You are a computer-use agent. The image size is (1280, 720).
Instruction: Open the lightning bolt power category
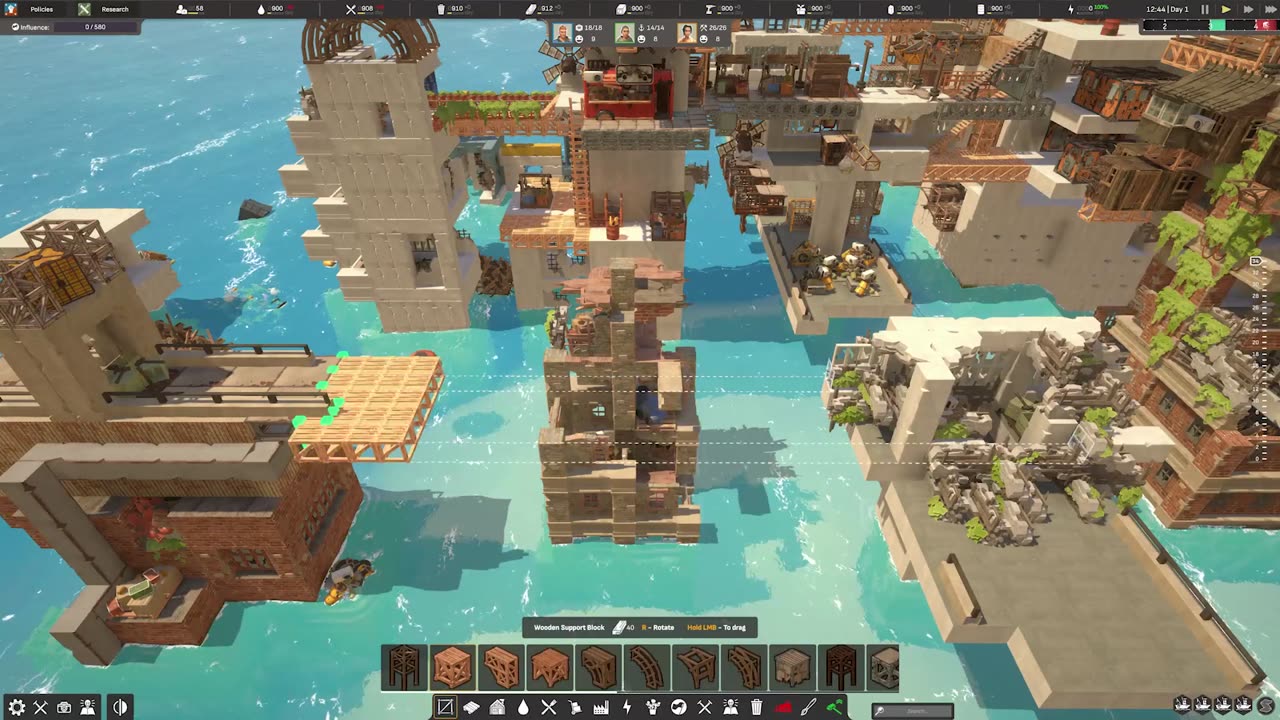627,707
